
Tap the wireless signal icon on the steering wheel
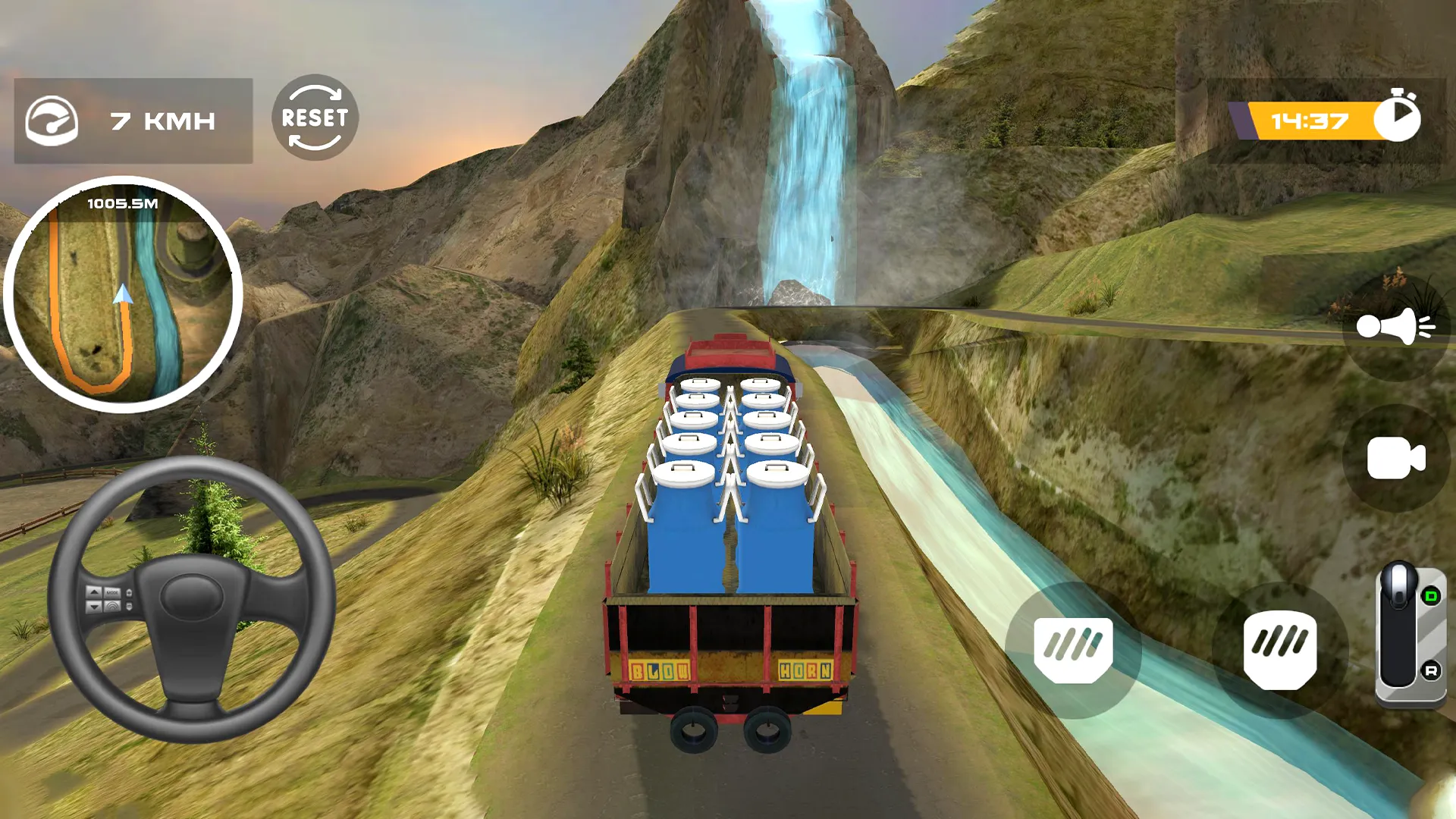[x=112, y=606]
